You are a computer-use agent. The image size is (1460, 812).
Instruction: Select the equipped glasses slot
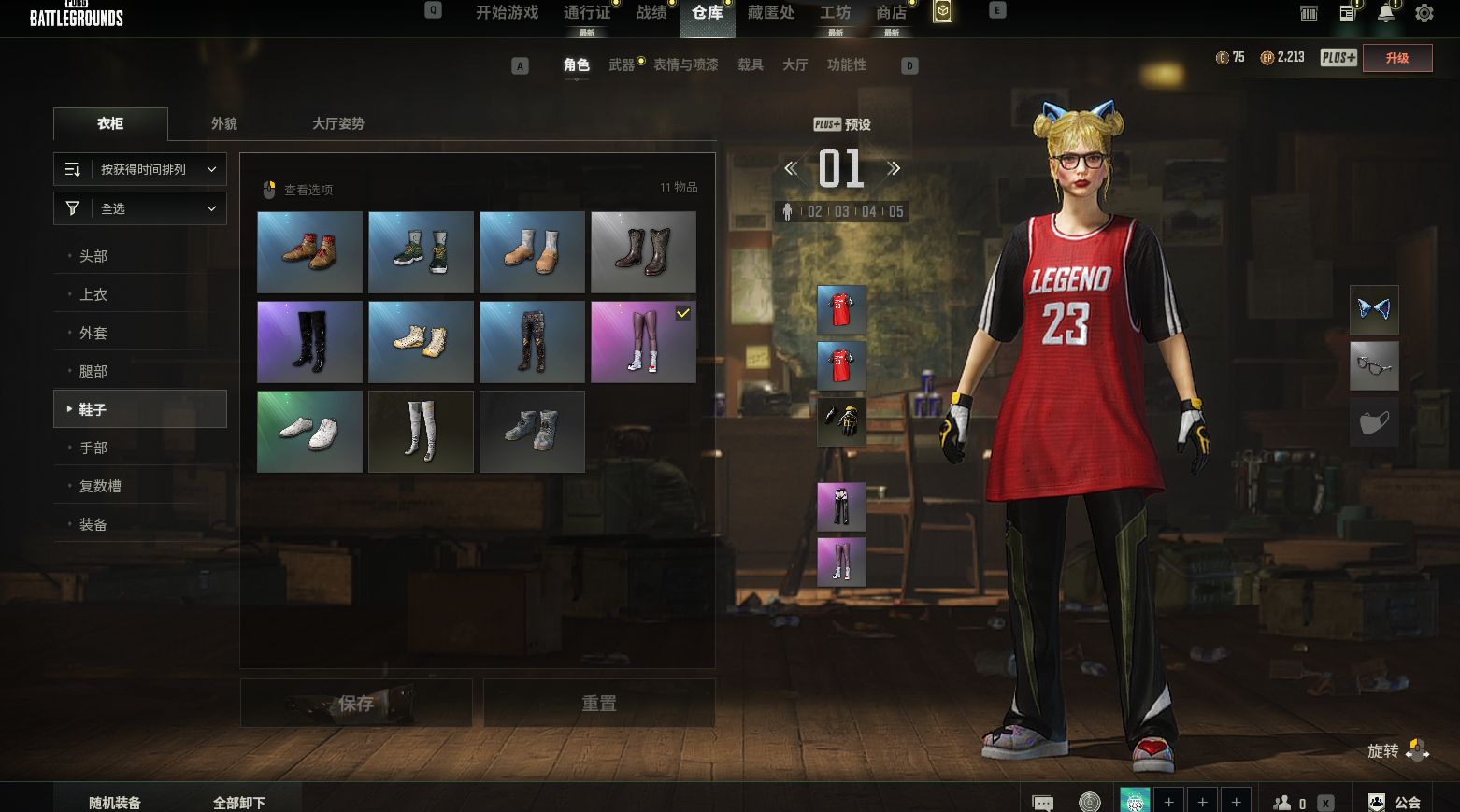(1374, 365)
